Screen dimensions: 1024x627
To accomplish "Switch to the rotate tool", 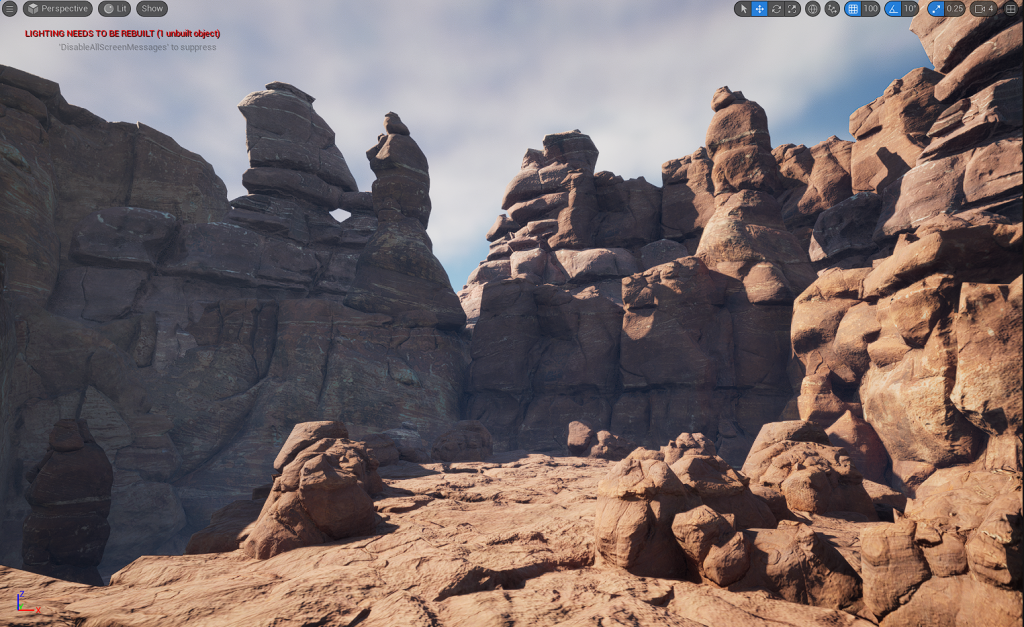I will (776, 9).
